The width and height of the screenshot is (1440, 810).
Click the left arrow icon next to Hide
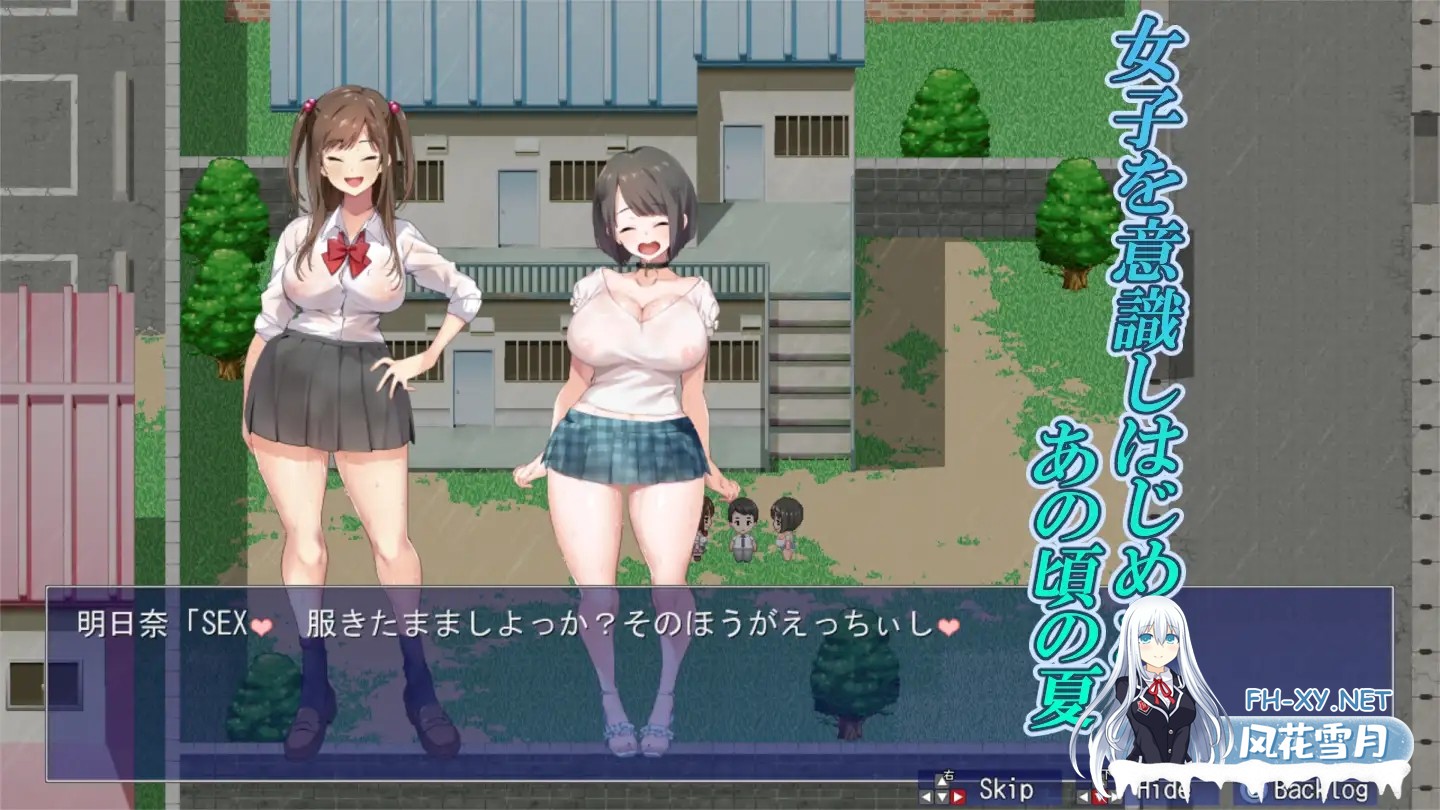pos(1082,795)
